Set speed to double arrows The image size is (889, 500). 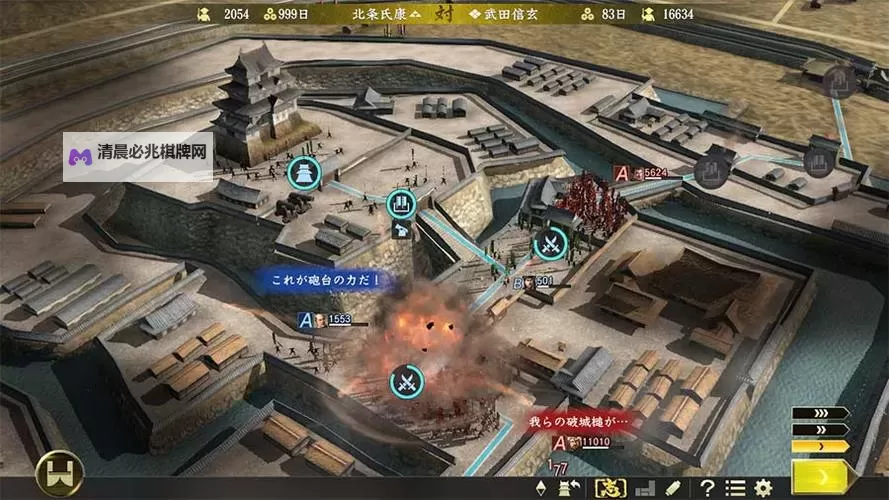click(820, 429)
